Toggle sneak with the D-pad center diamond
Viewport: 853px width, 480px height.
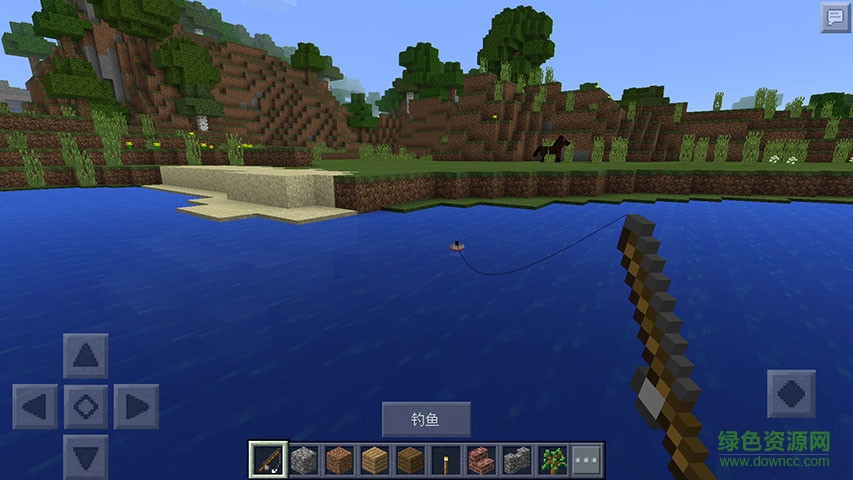tap(86, 407)
